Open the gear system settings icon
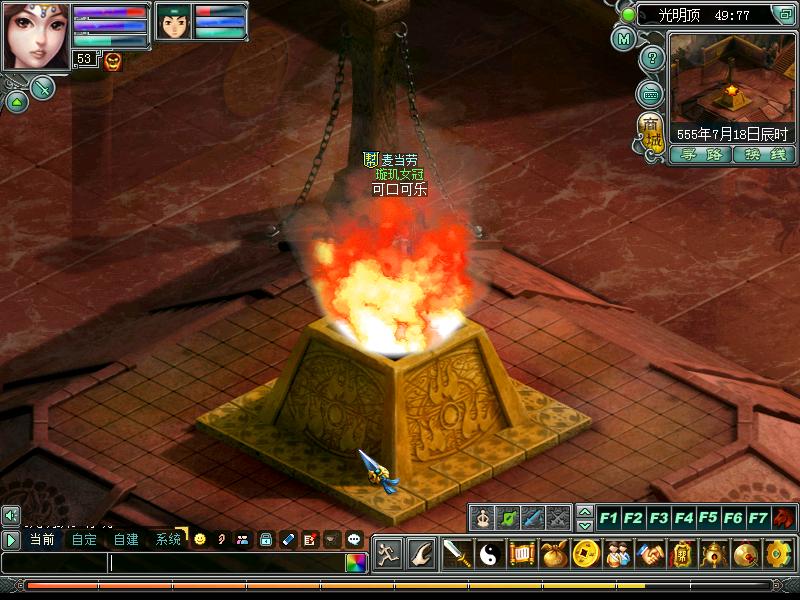This screenshot has width=800, height=600. pyautogui.click(x=777, y=553)
